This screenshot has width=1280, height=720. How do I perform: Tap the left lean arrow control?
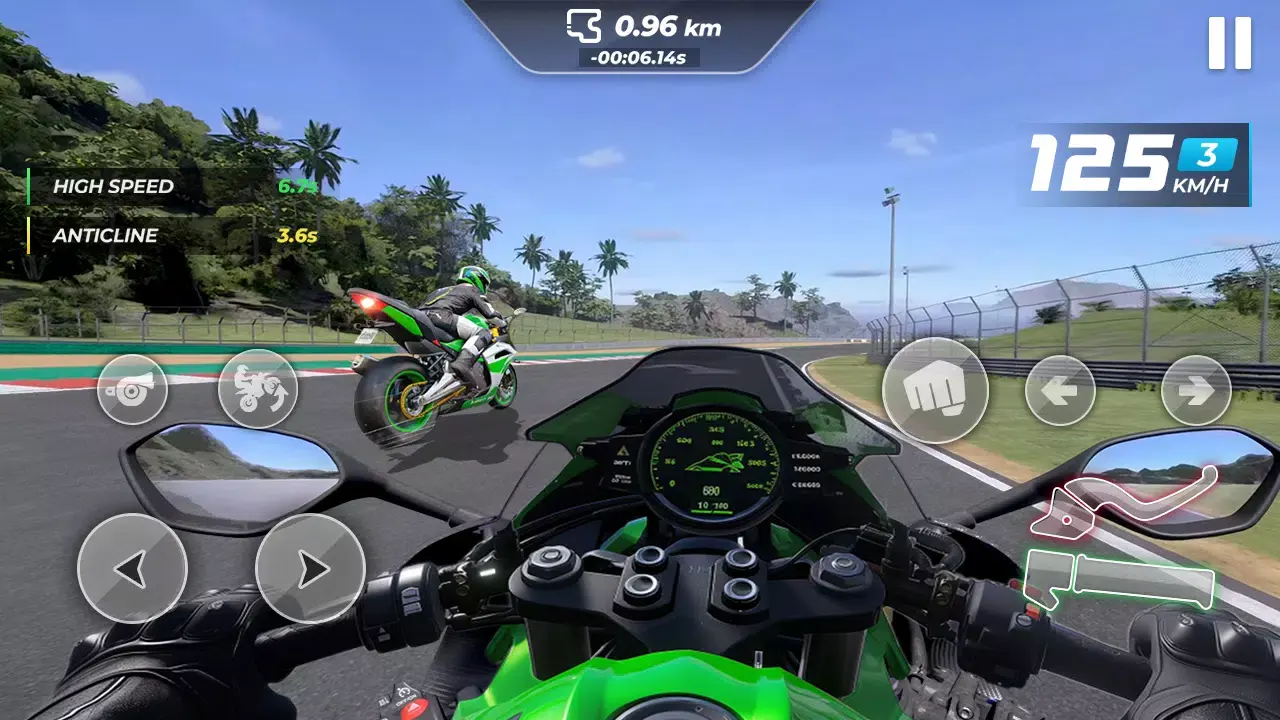(x=132, y=568)
